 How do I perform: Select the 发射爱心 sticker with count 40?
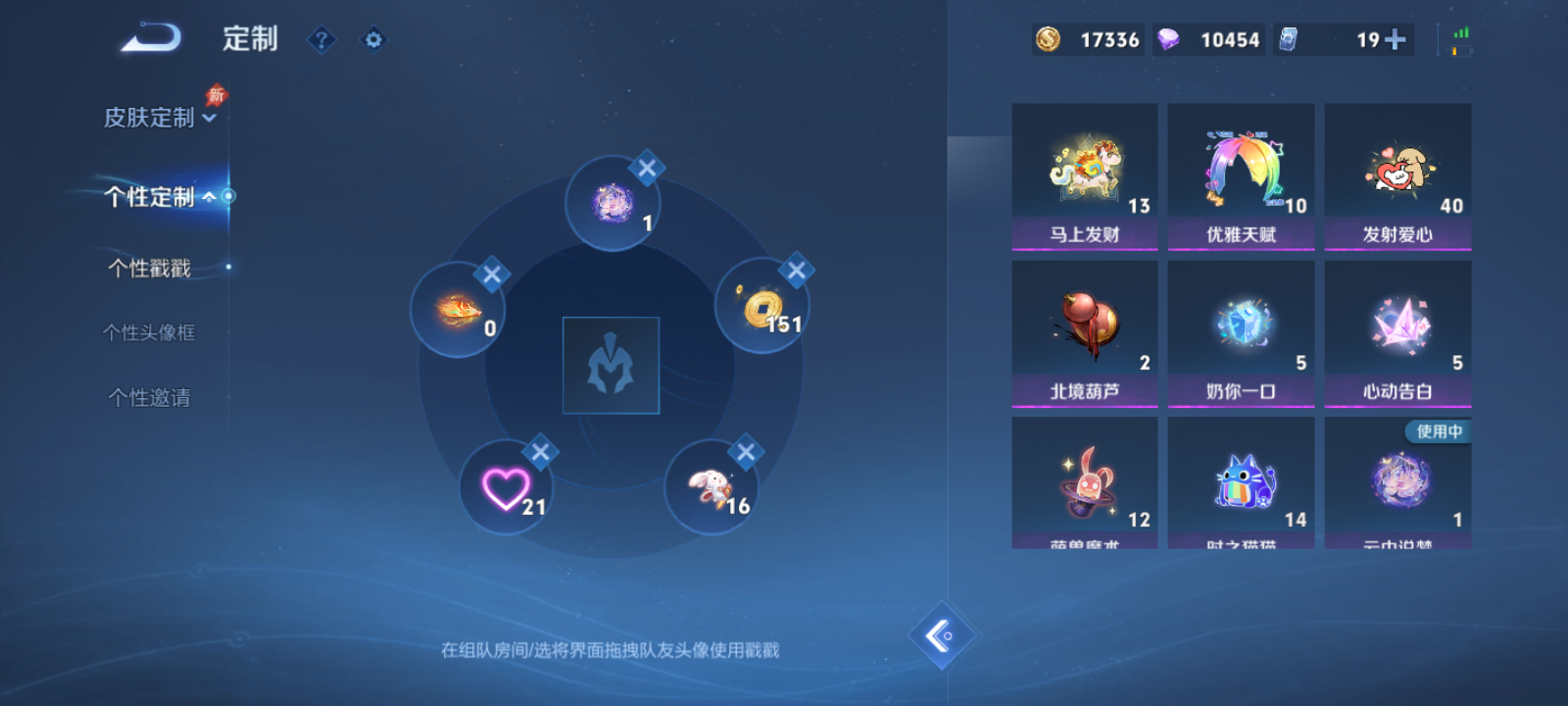pyautogui.click(x=1398, y=172)
